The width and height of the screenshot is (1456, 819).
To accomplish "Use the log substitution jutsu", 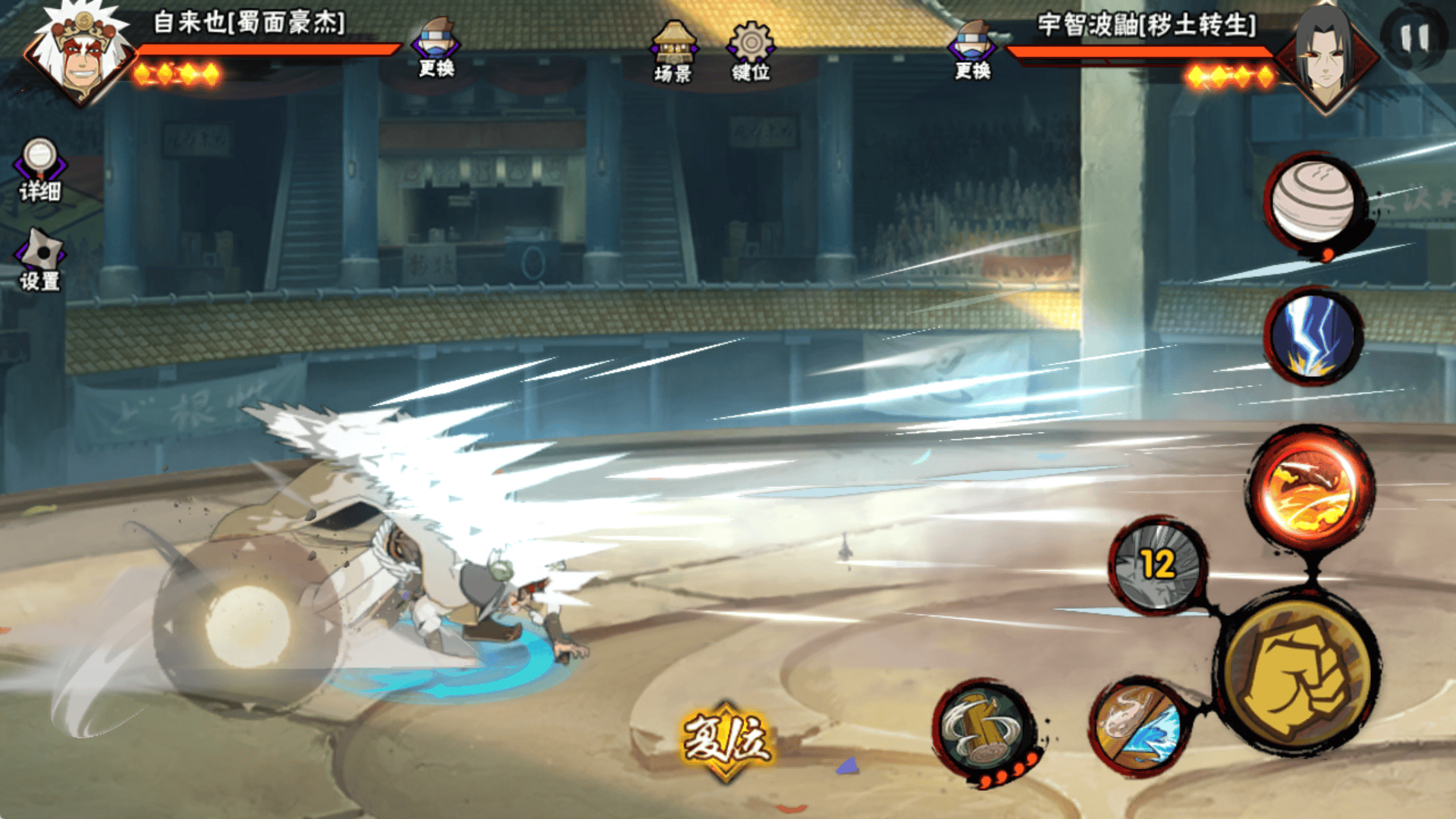I will (984, 730).
